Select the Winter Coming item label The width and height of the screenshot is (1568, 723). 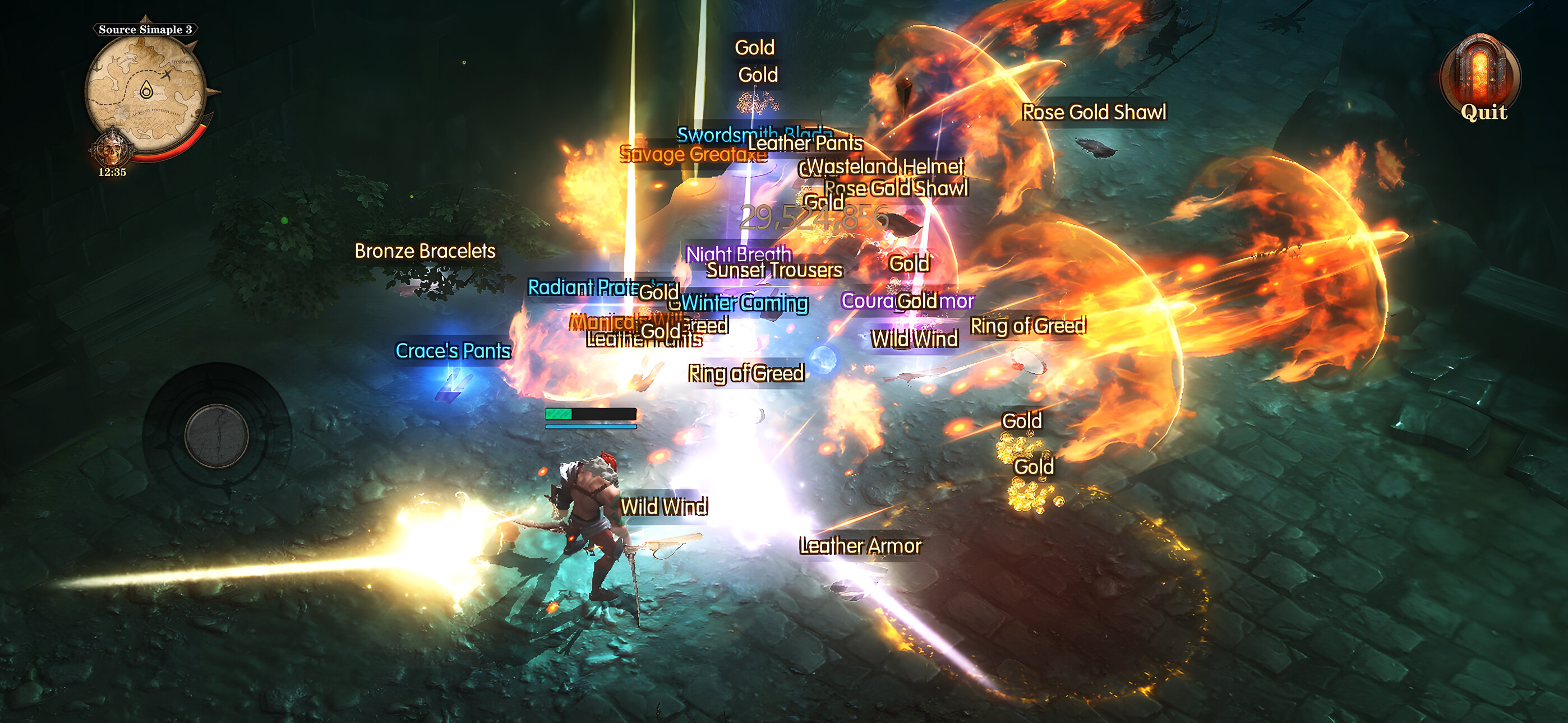coord(745,303)
